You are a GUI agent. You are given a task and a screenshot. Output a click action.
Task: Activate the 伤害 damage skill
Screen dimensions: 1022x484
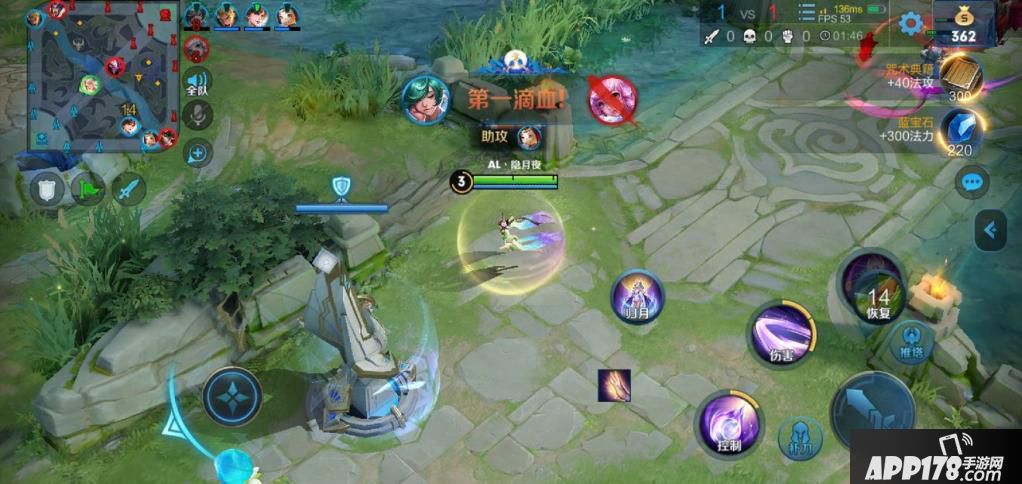click(782, 333)
